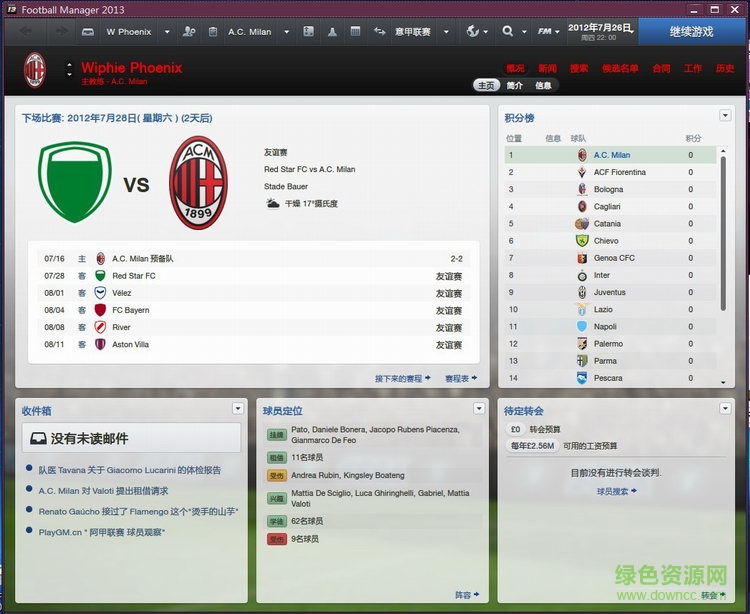Open the 合同 contract tab
Viewport: 750px width, 614px height.
click(x=661, y=68)
